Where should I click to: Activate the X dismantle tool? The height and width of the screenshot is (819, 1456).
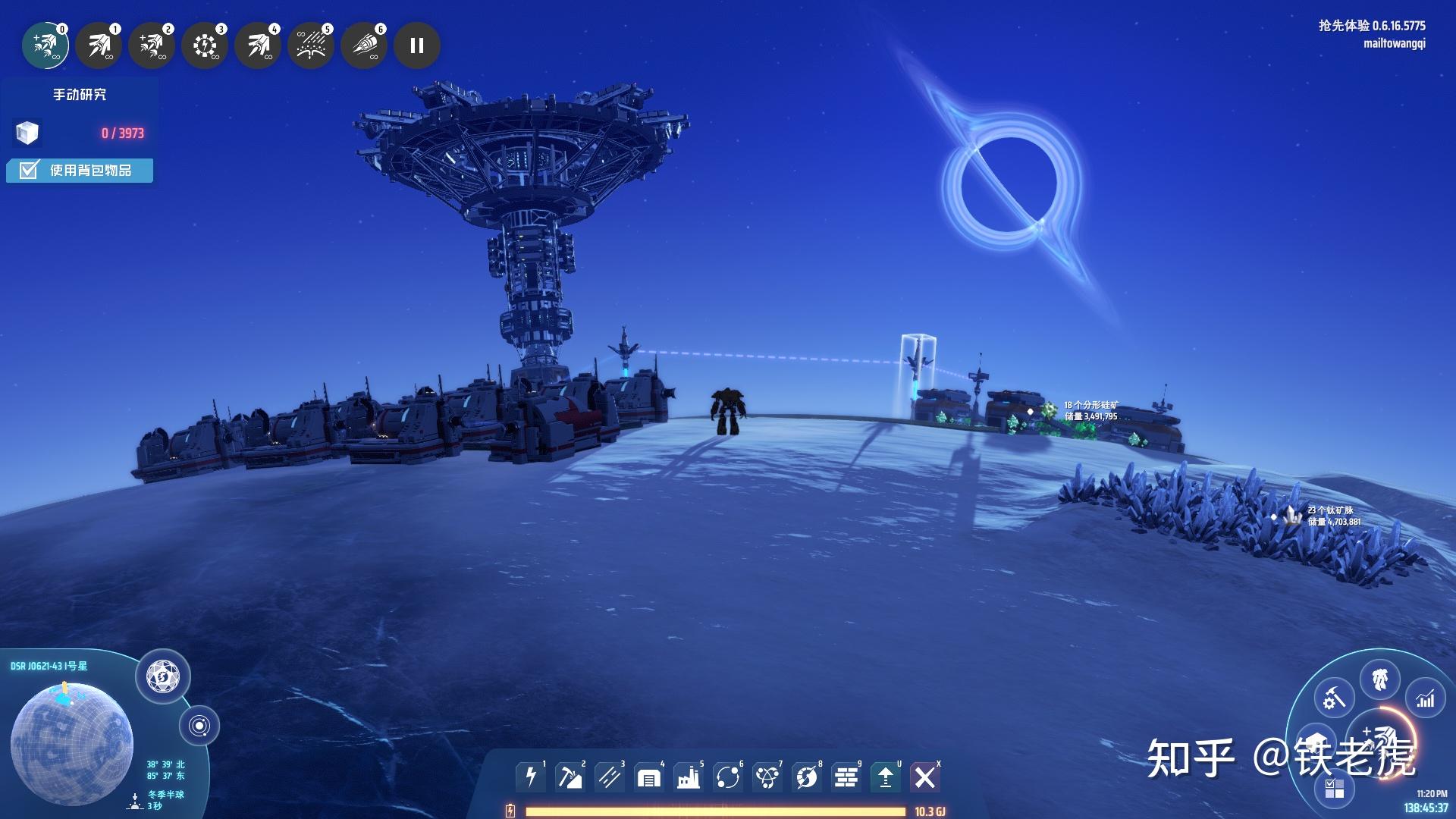(924, 777)
